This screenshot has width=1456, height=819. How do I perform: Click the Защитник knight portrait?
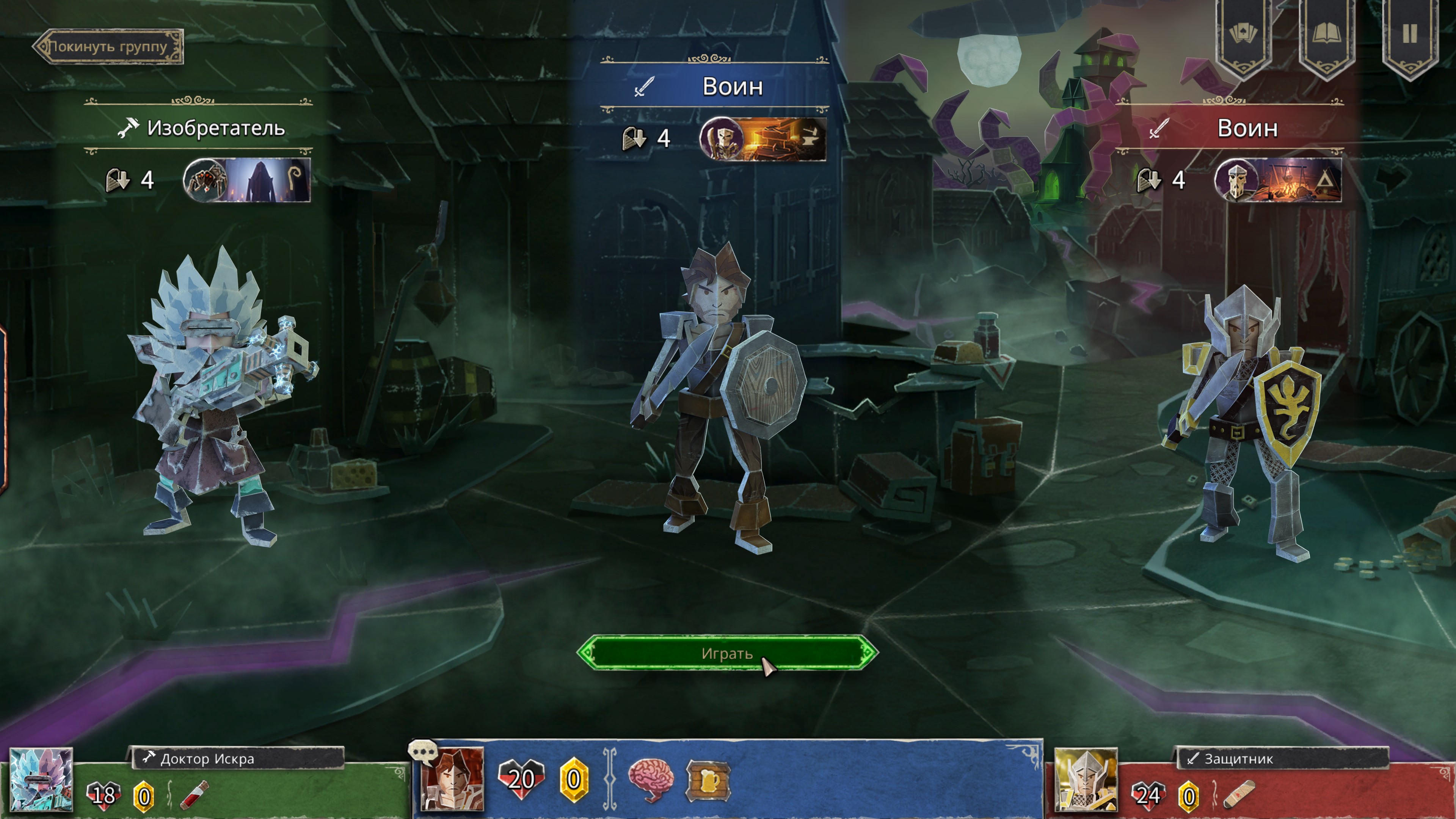1085,781
